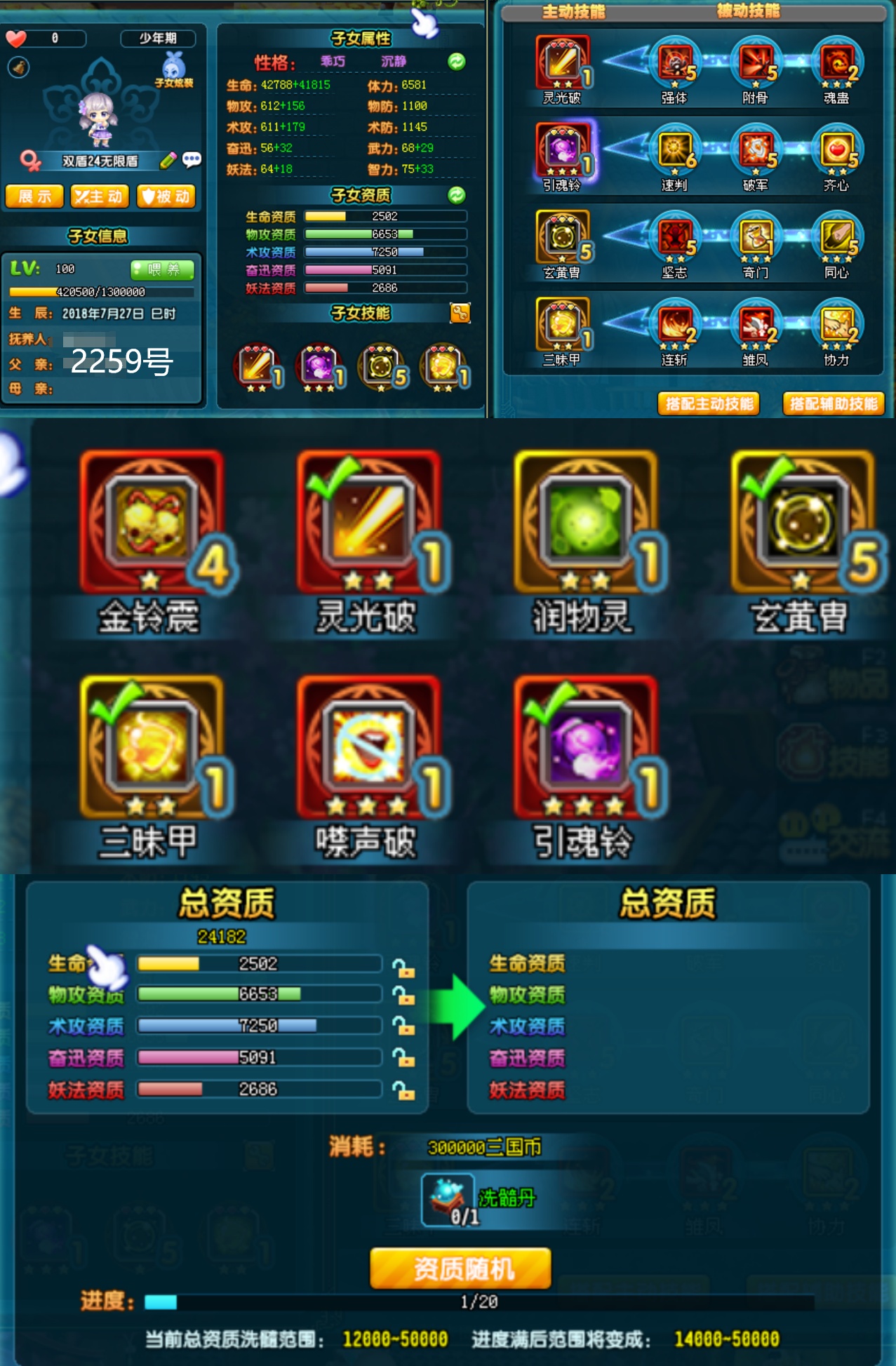Click the 展示 display button
896x1366 pixels.
[x=34, y=196]
